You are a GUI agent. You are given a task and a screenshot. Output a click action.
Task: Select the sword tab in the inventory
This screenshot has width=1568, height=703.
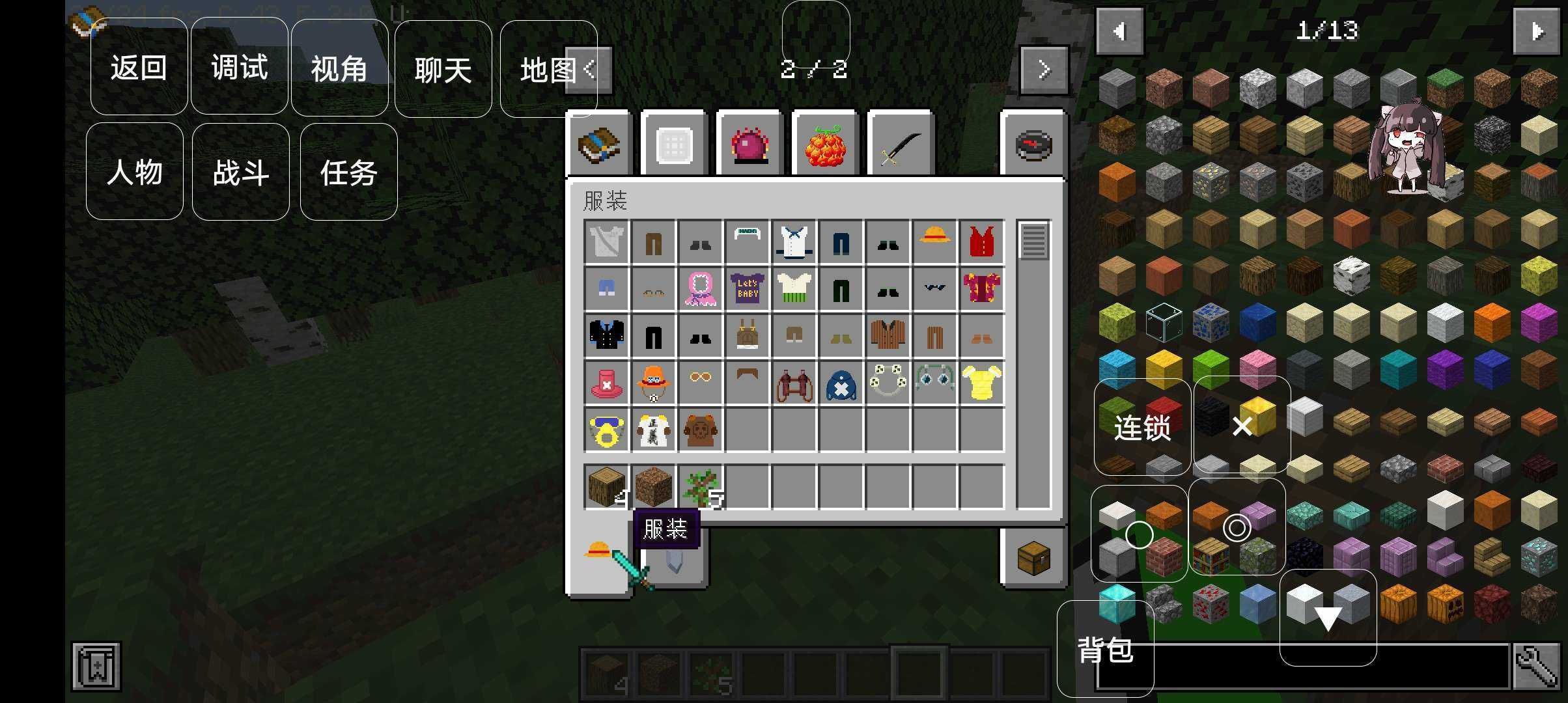point(900,145)
